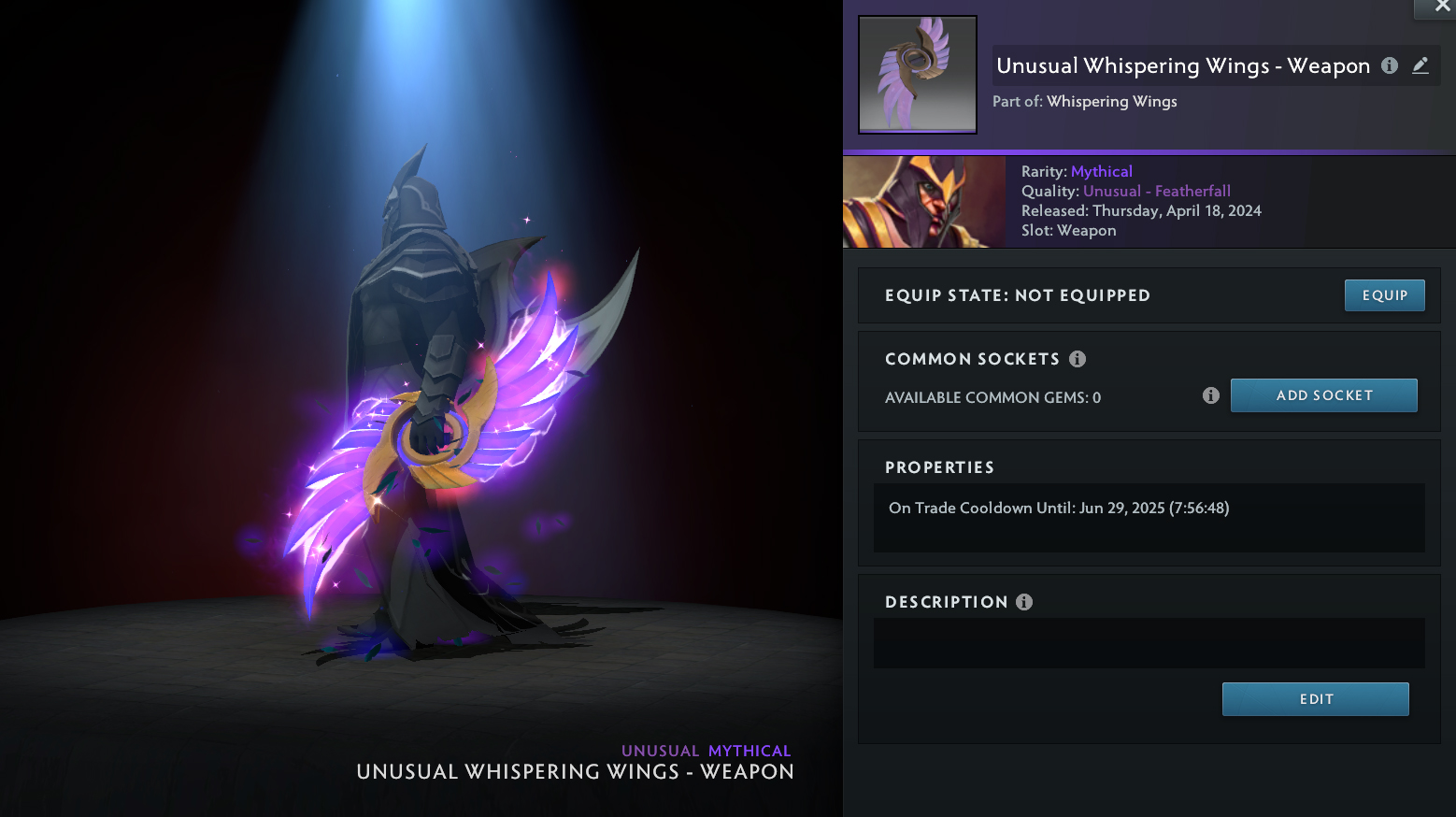Click the empty description text box
1456x817 pixels.
pos(1149,643)
